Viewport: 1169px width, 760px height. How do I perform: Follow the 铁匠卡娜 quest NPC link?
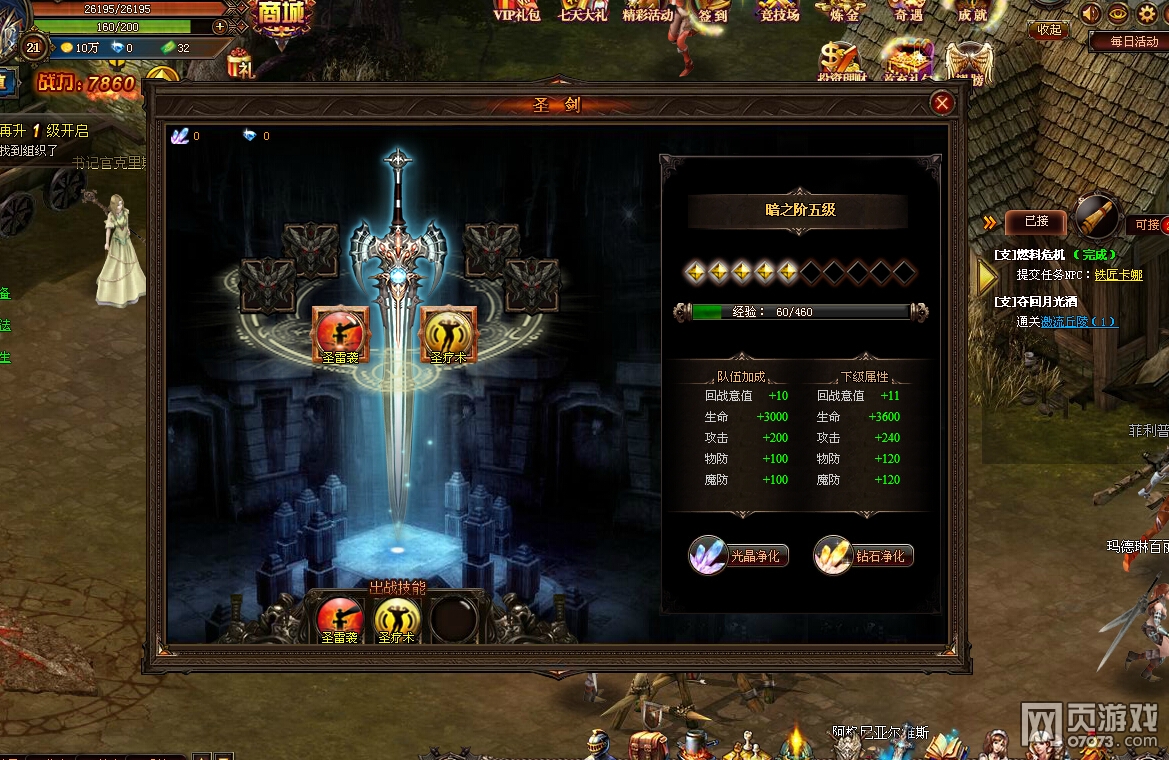pos(1118,275)
